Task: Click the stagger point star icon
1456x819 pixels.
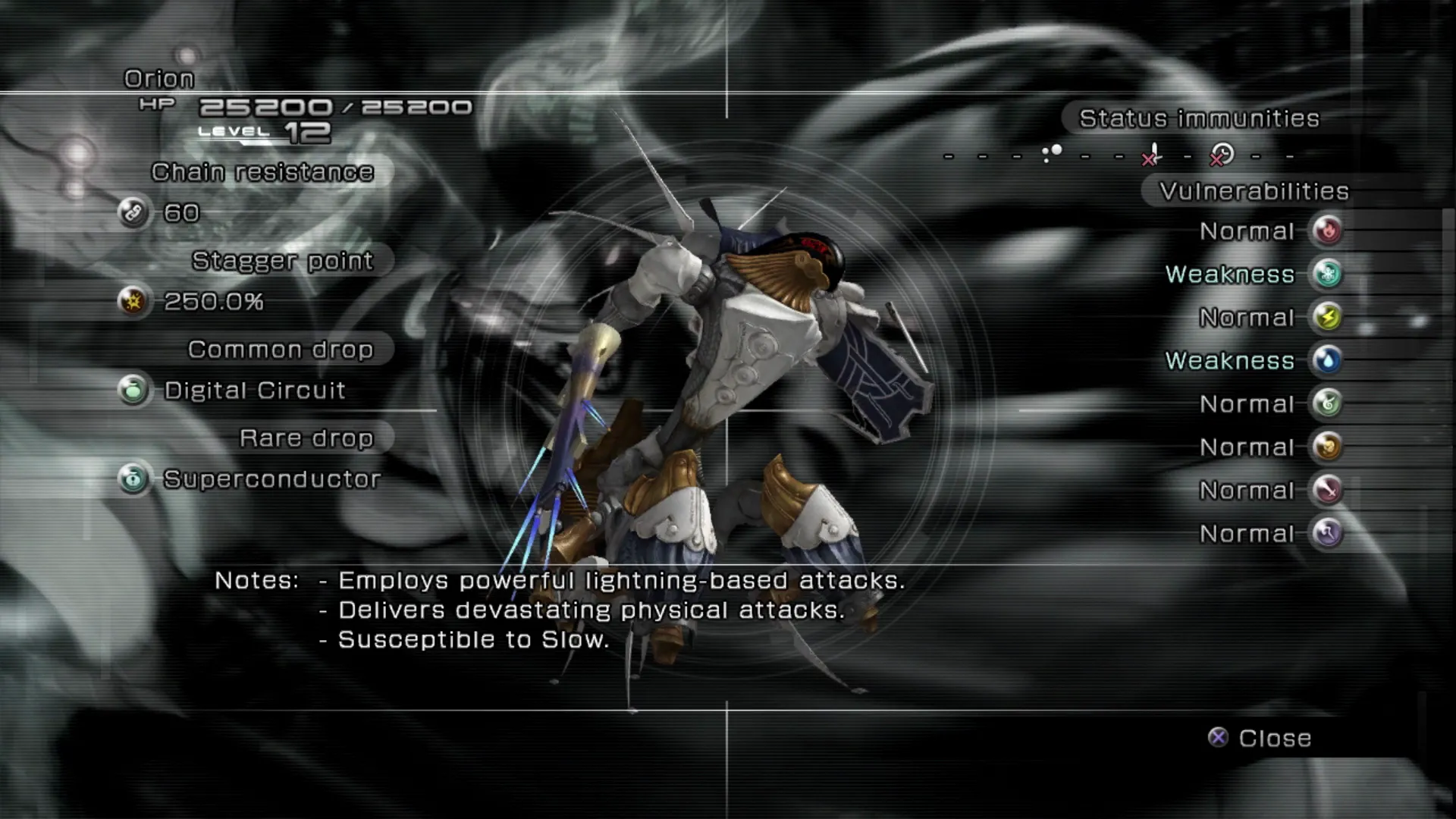Action: pyautogui.click(x=133, y=301)
